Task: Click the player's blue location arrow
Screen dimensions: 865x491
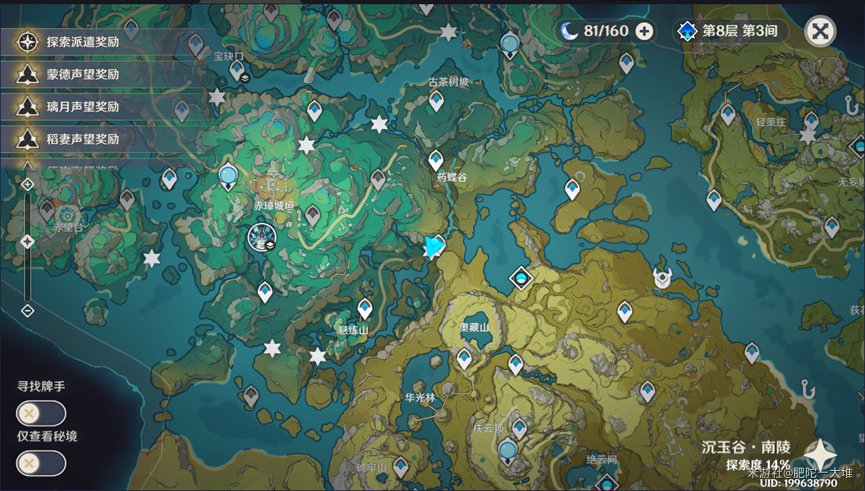Action: click(433, 247)
